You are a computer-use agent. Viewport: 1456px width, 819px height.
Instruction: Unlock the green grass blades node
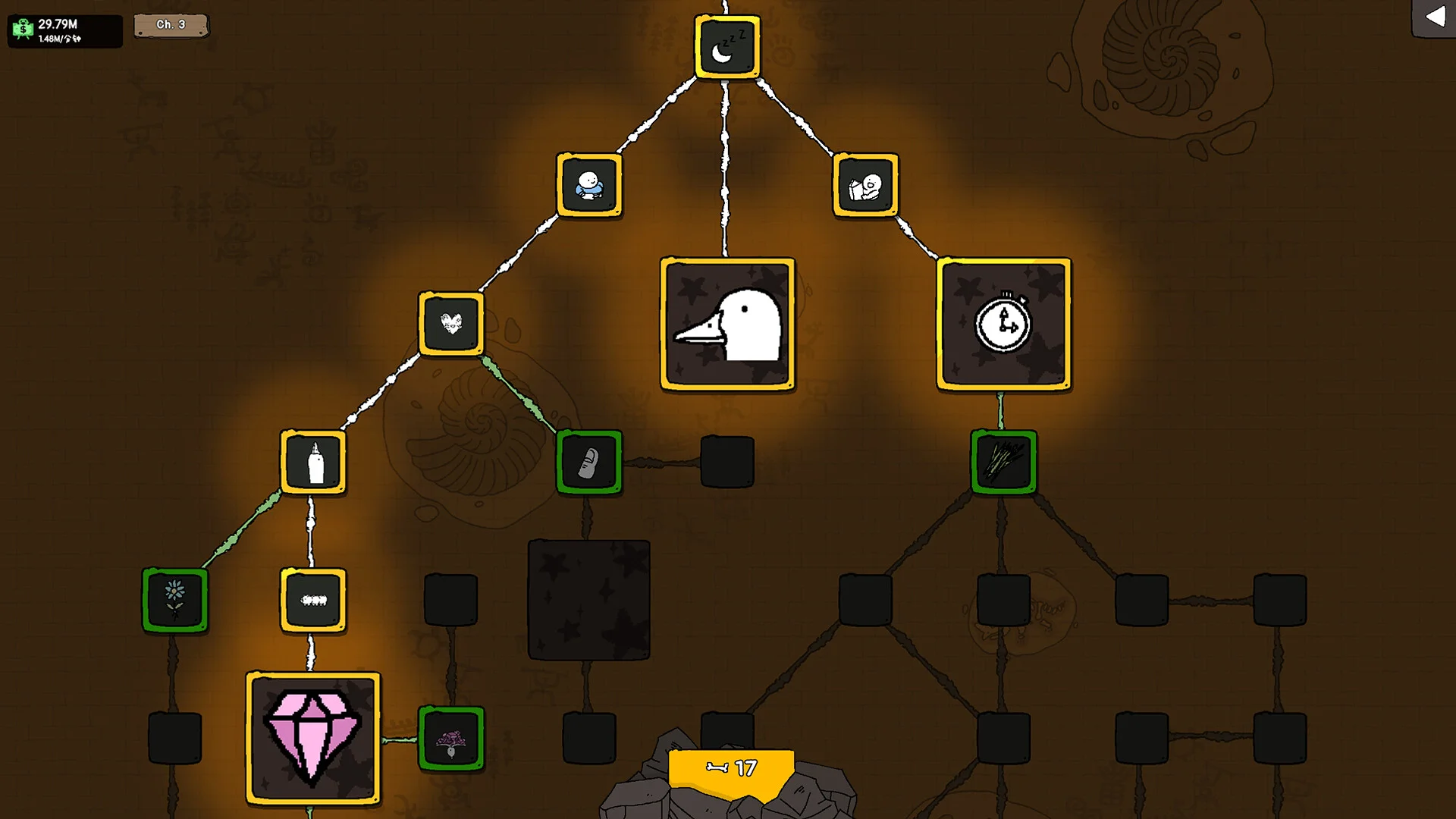click(1003, 462)
